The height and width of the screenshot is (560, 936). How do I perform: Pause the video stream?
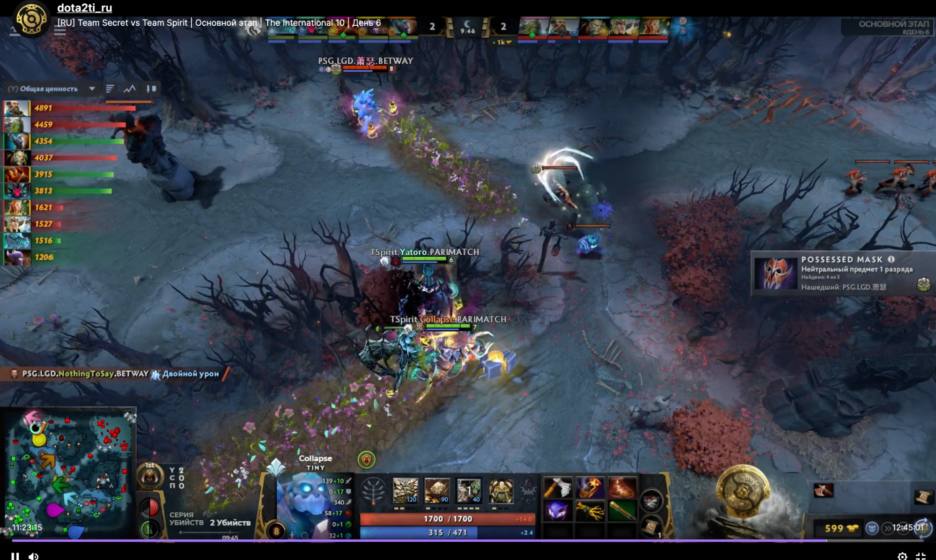[15, 555]
